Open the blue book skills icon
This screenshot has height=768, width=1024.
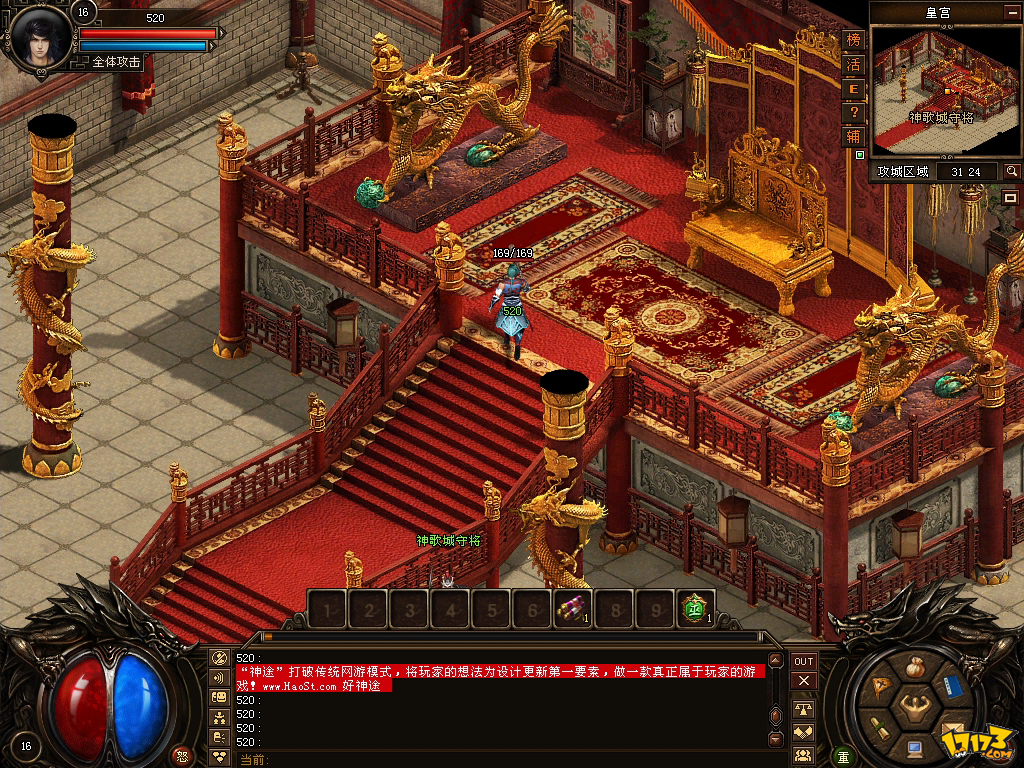tap(952, 687)
